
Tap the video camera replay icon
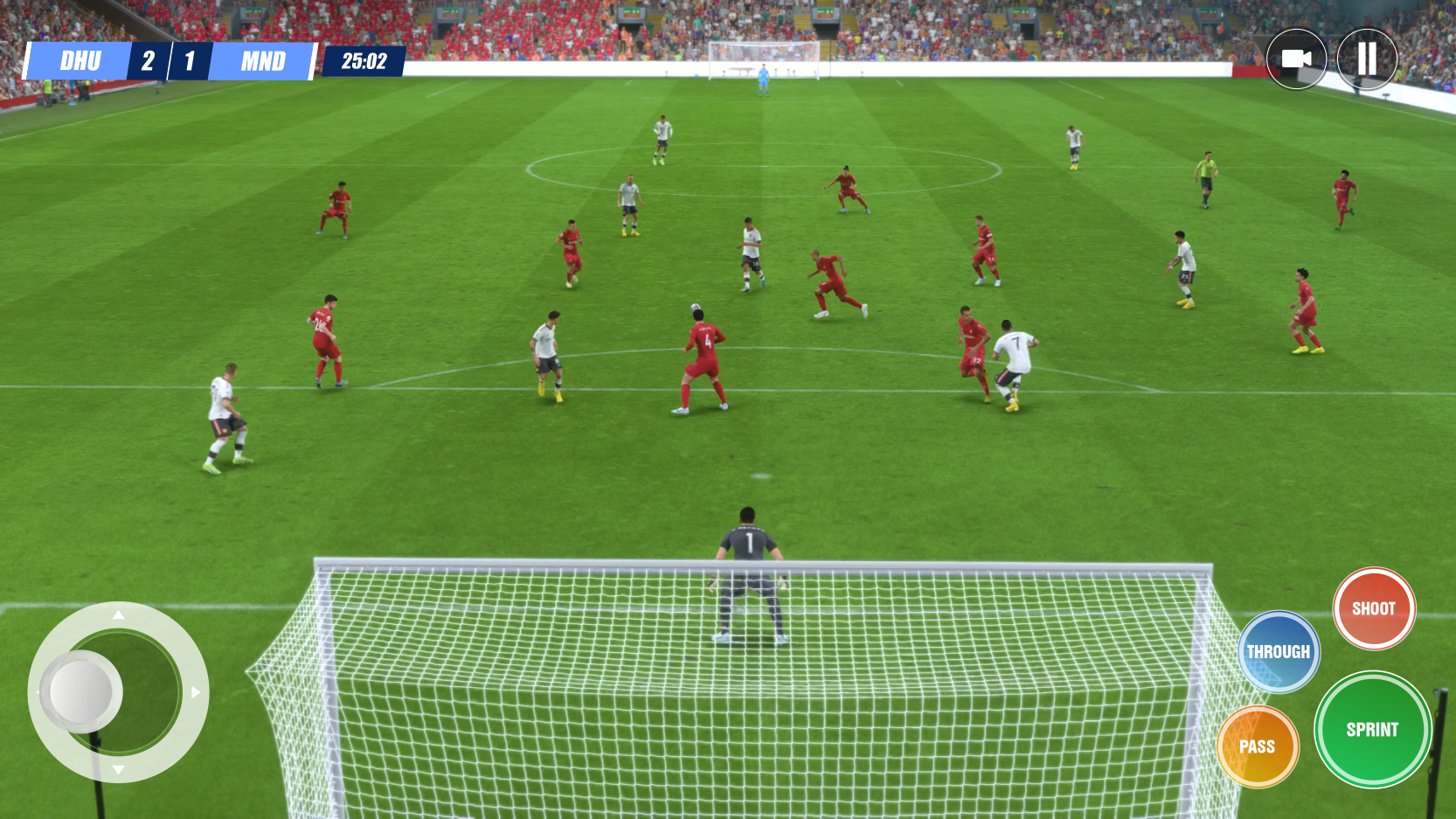coord(1296,59)
